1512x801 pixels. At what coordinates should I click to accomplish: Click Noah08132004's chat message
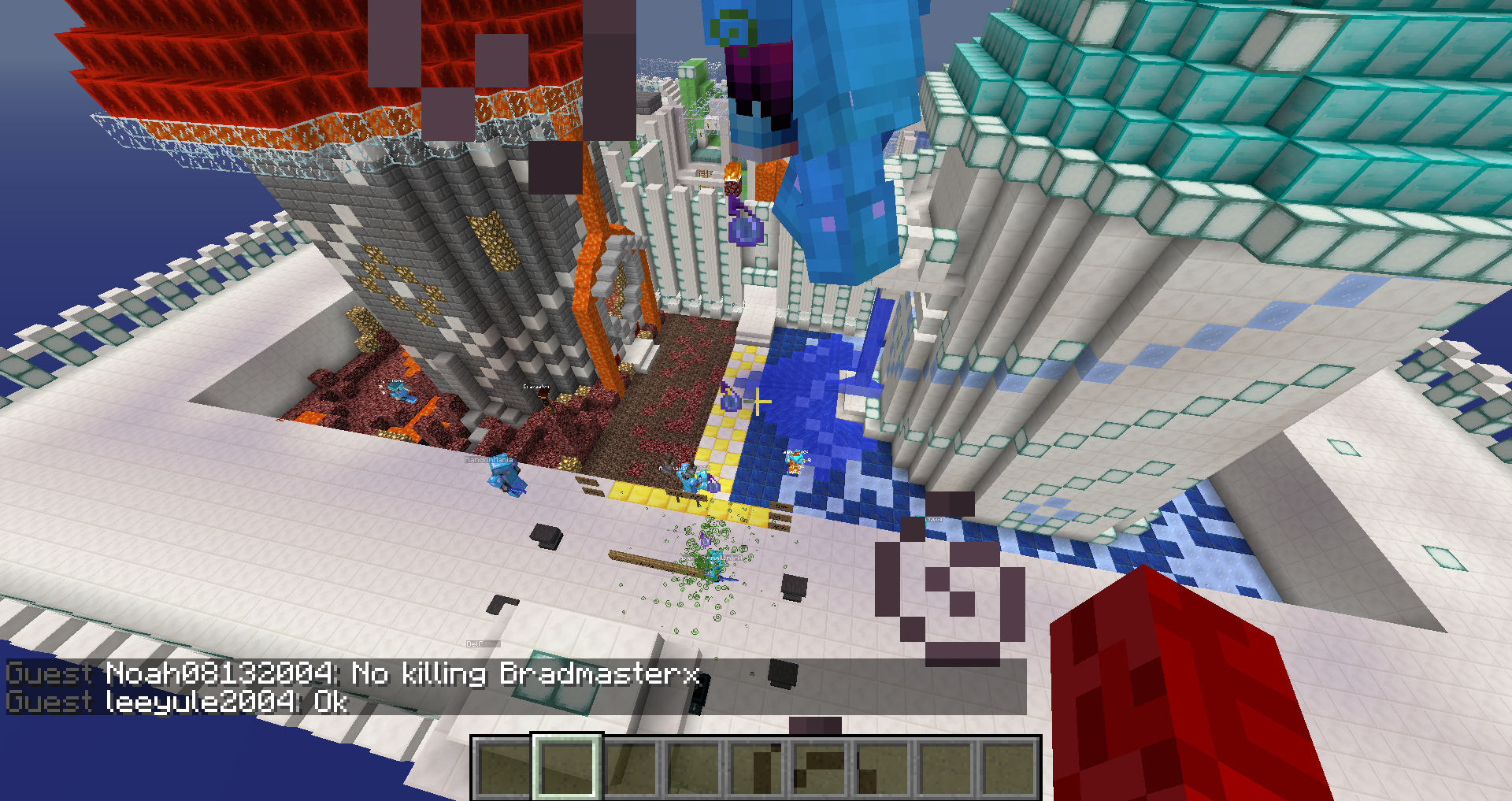tap(402, 673)
